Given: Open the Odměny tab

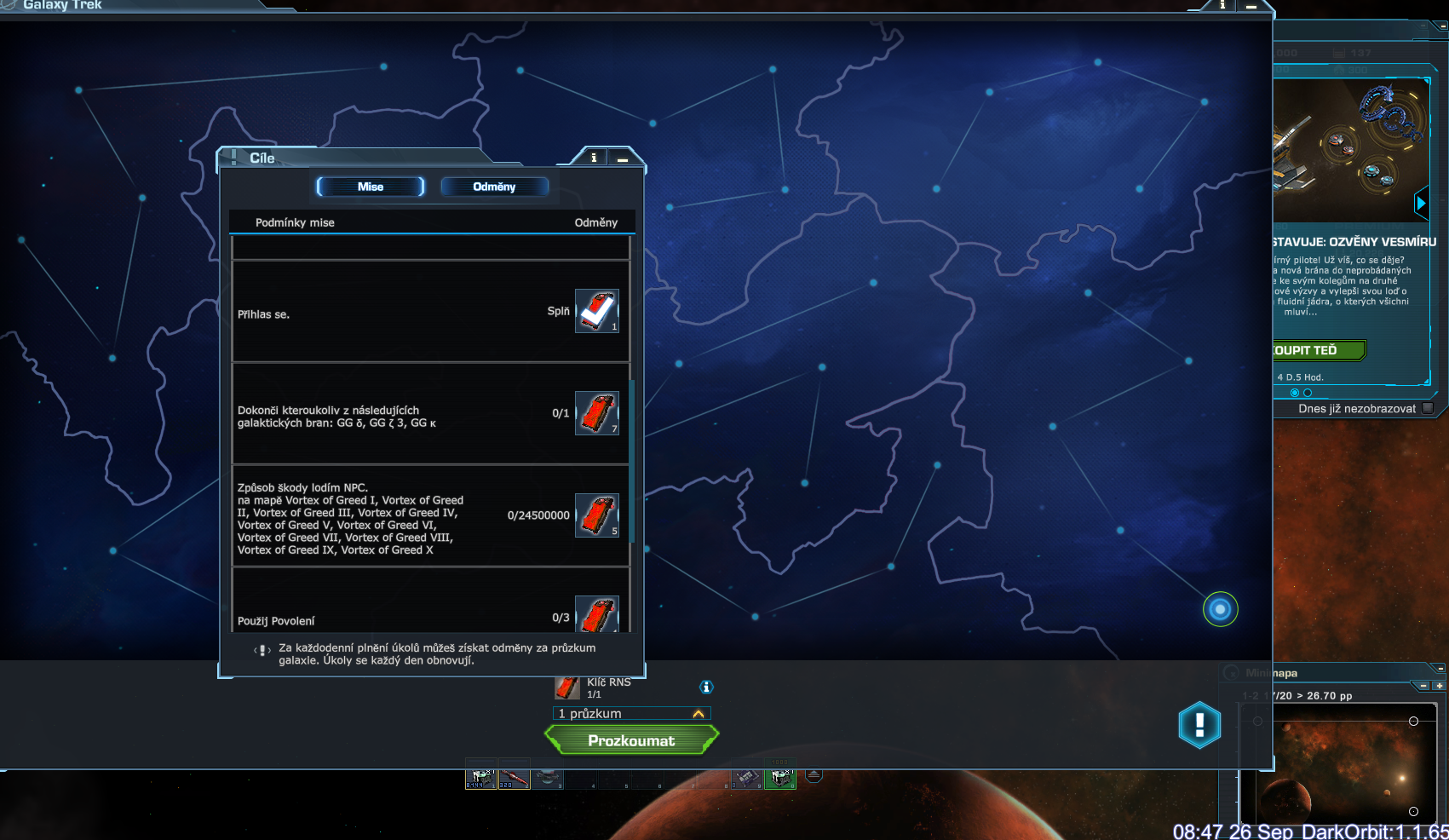Looking at the screenshot, I should [494, 187].
